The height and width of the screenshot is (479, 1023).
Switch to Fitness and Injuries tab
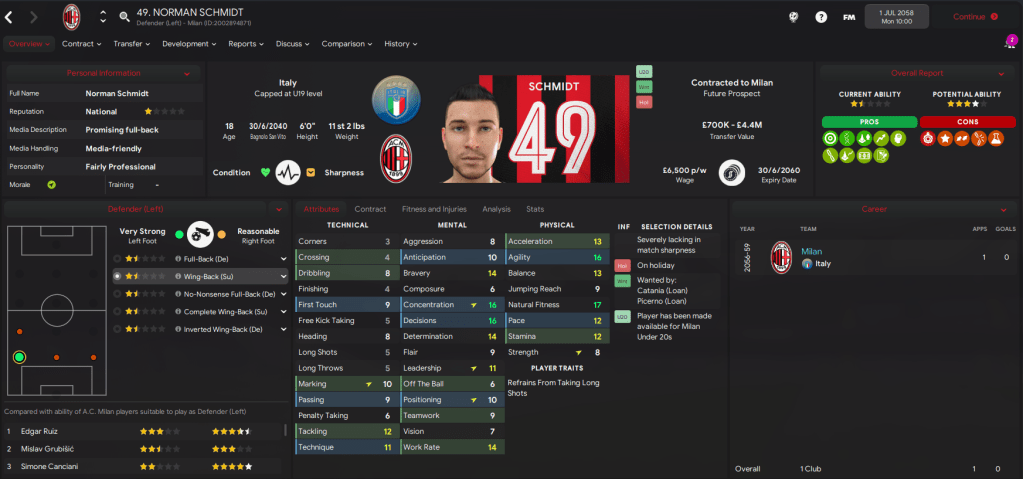(x=434, y=209)
